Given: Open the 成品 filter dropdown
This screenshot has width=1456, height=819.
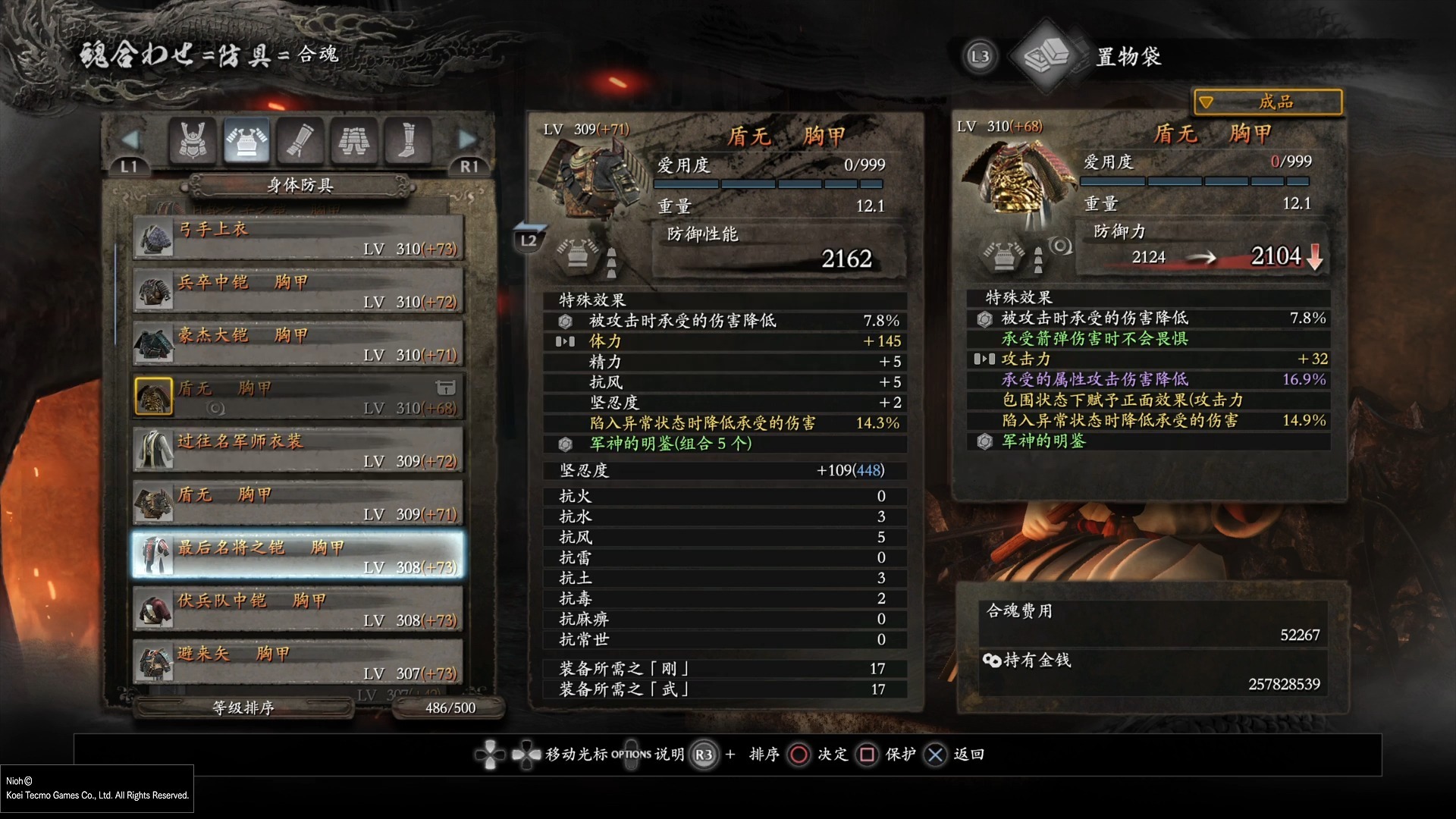Looking at the screenshot, I should click(1267, 101).
